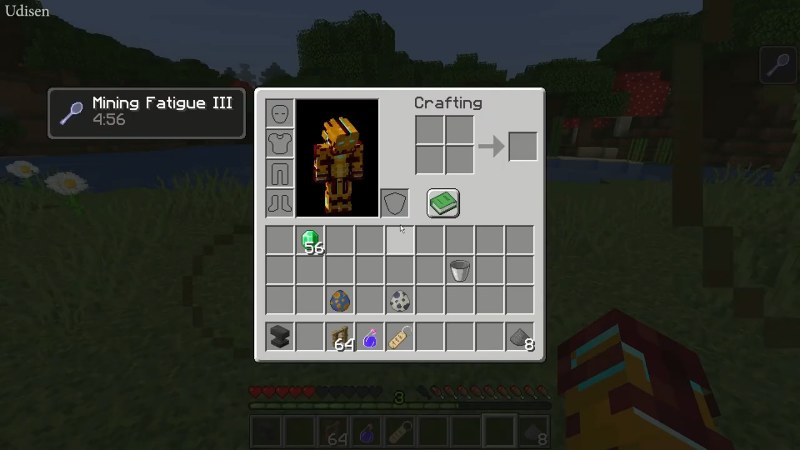Select the grey spotted spawn egg
Screen dimensions: 800x450
400,300
